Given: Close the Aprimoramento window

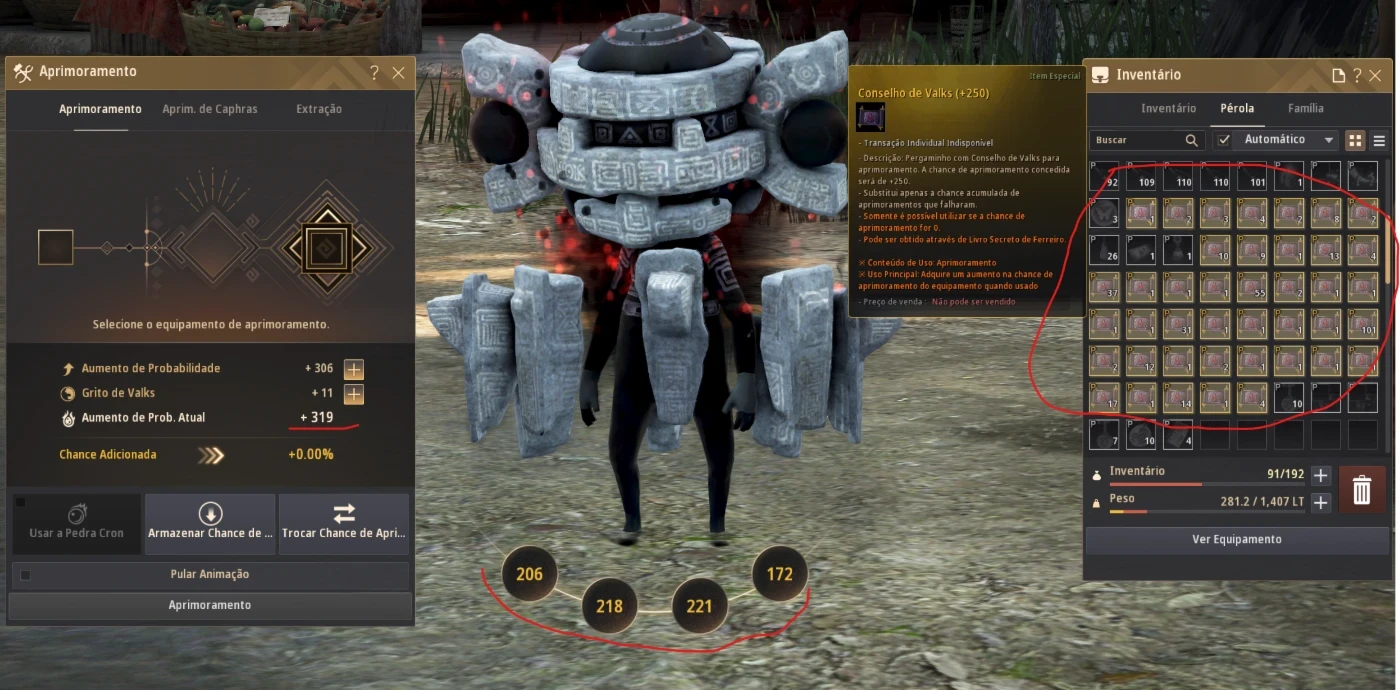Looking at the screenshot, I should click(398, 73).
